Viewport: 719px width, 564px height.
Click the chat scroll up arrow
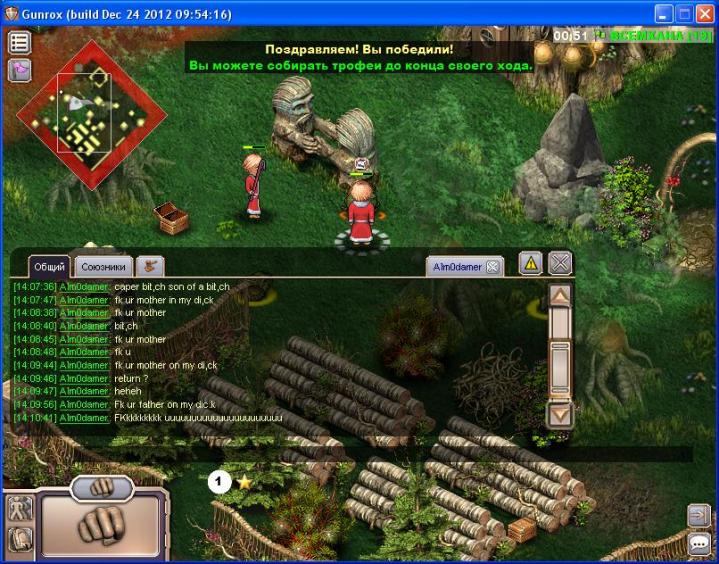(560, 297)
